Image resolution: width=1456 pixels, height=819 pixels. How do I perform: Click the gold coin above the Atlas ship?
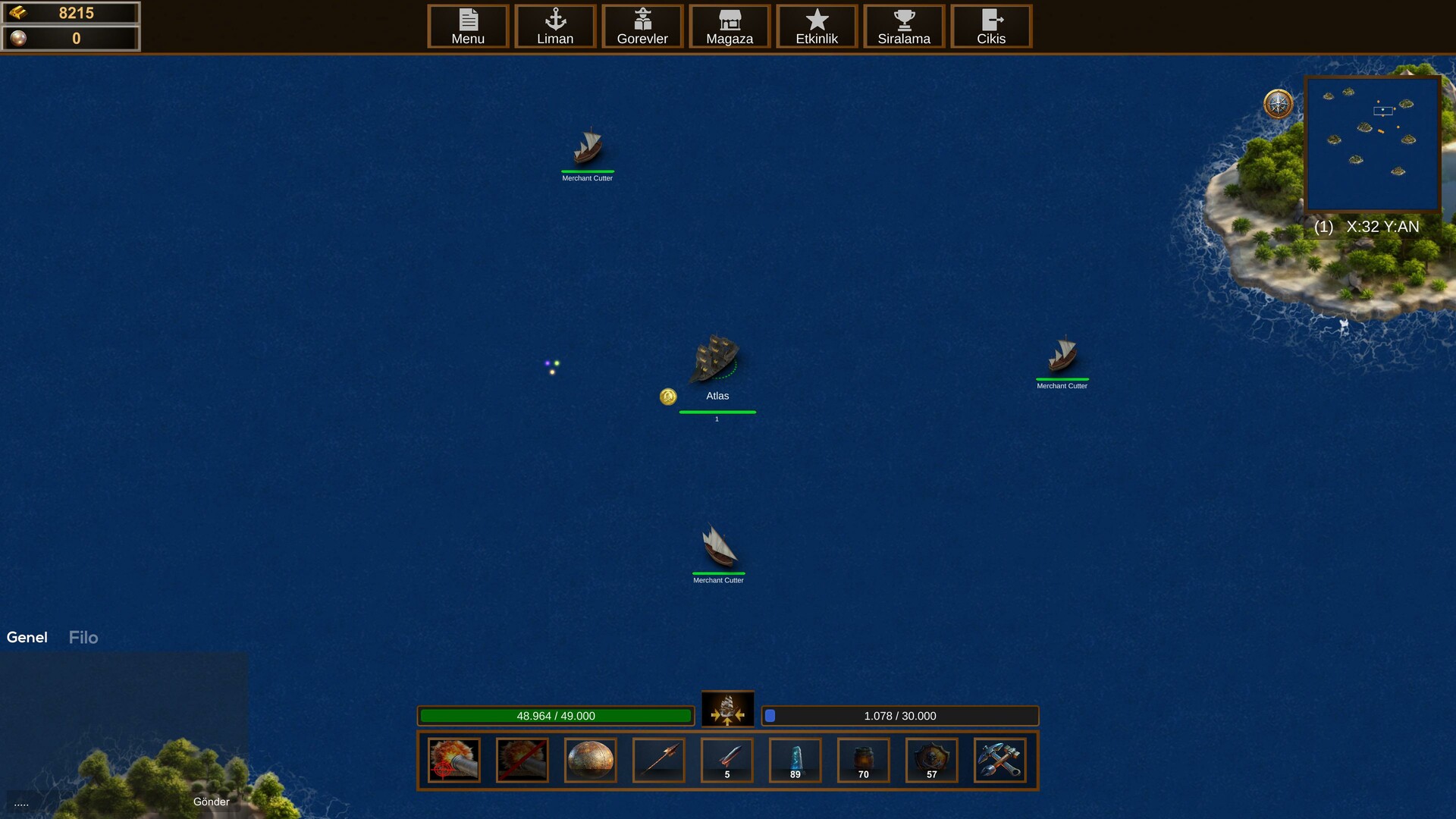pos(668,397)
